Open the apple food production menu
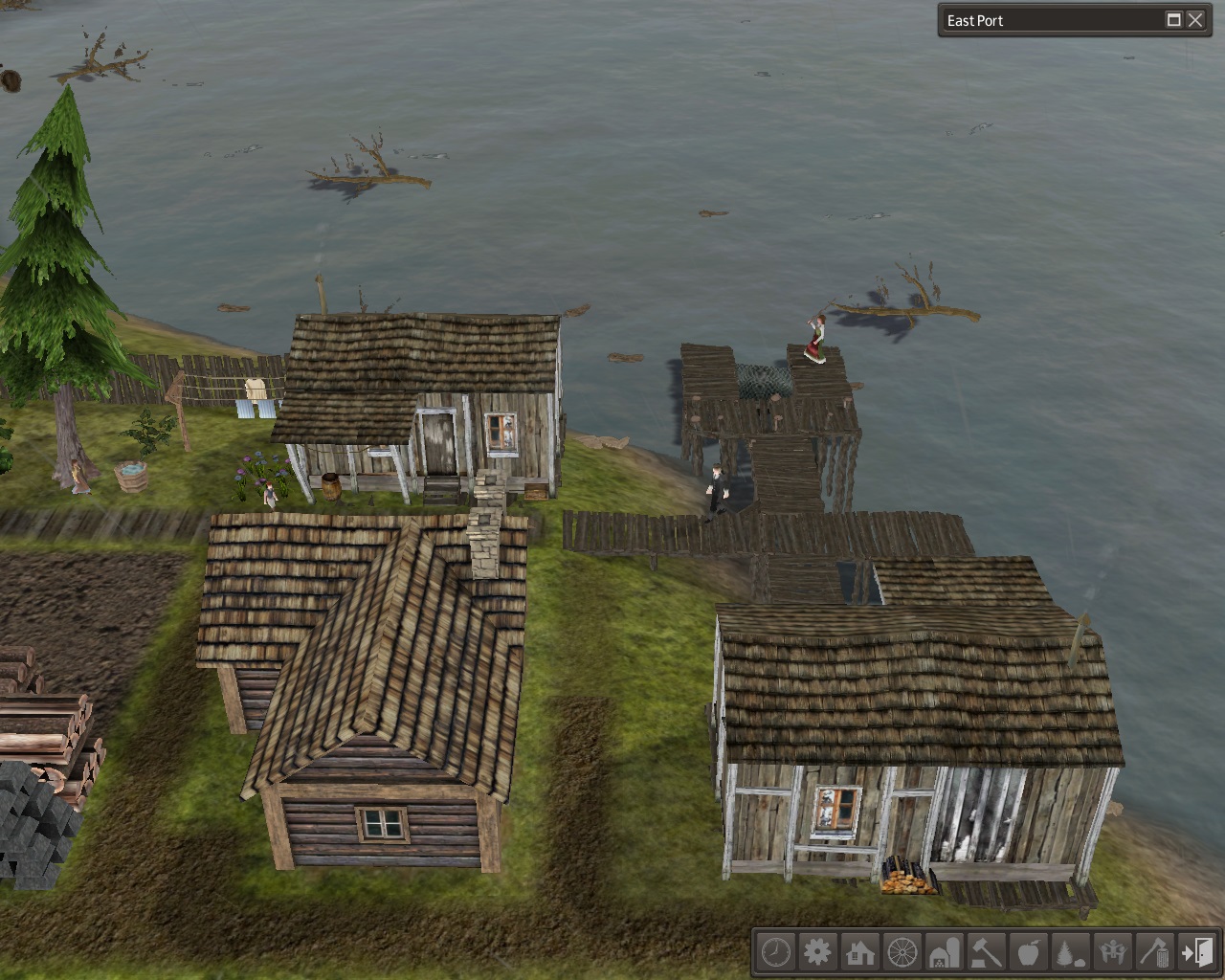Viewport: 1225px width, 980px height. 1028,952
